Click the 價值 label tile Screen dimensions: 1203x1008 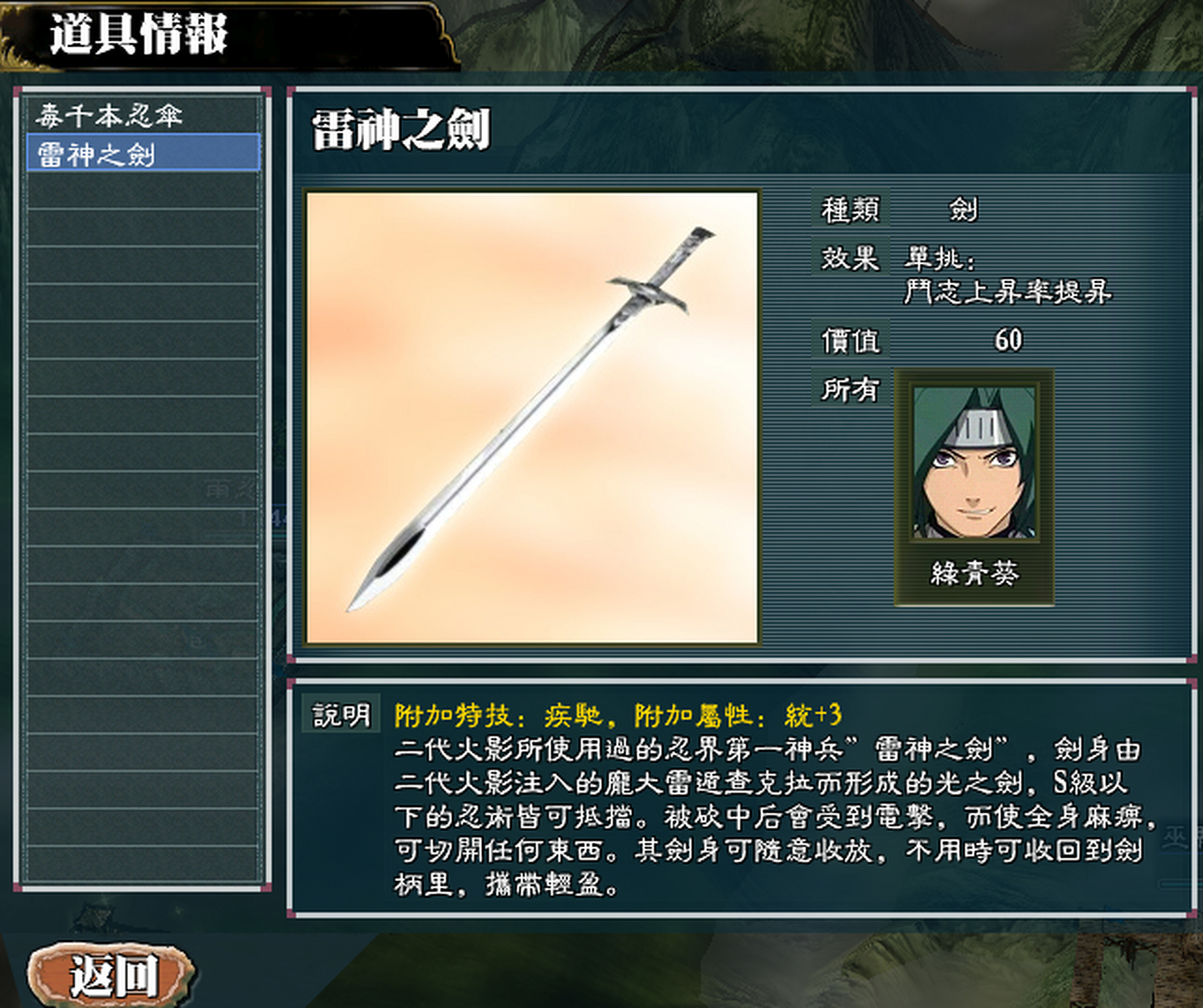point(851,339)
